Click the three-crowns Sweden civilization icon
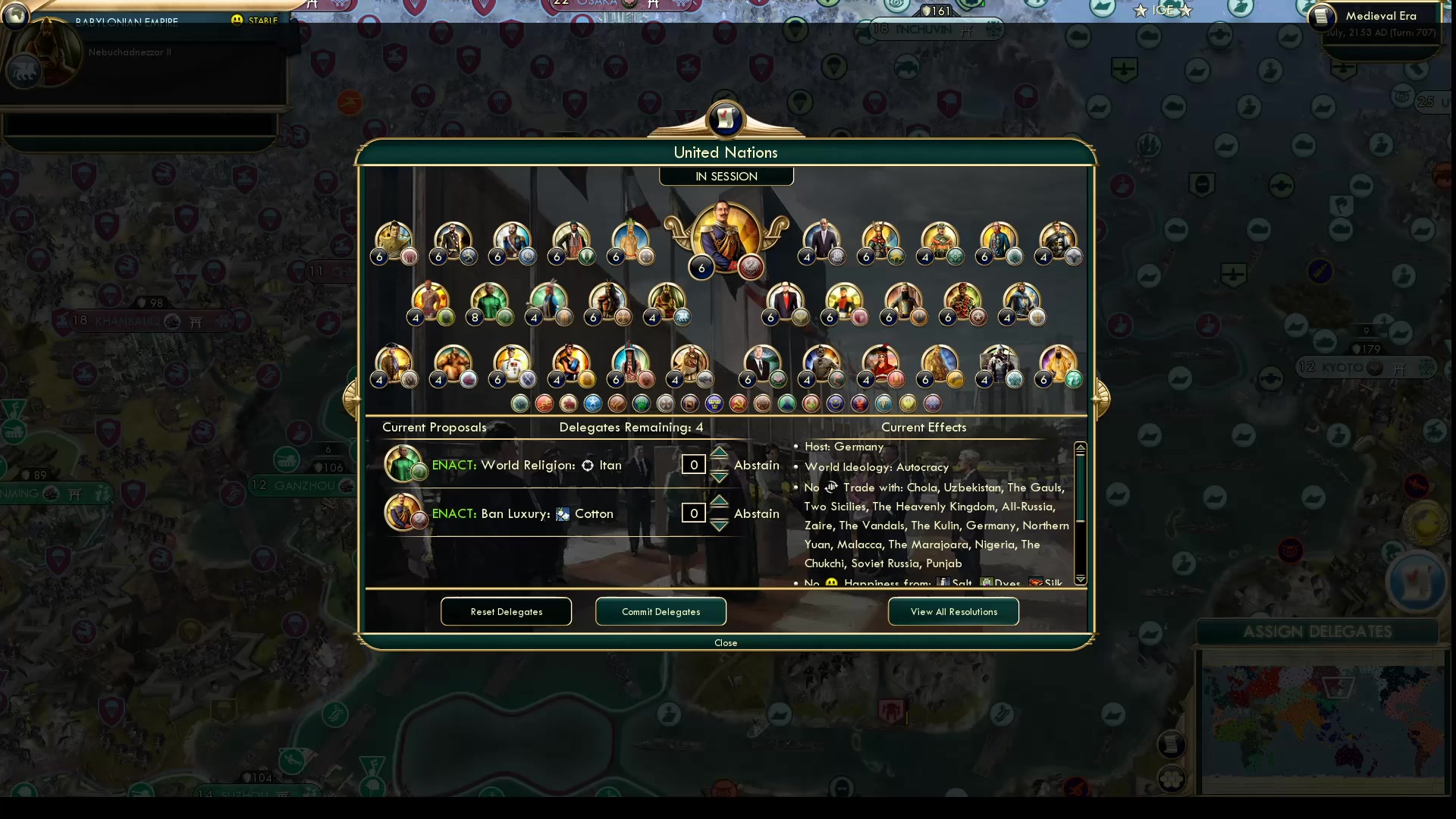Image resolution: width=1456 pixels, height=819 pixels. 714,403
